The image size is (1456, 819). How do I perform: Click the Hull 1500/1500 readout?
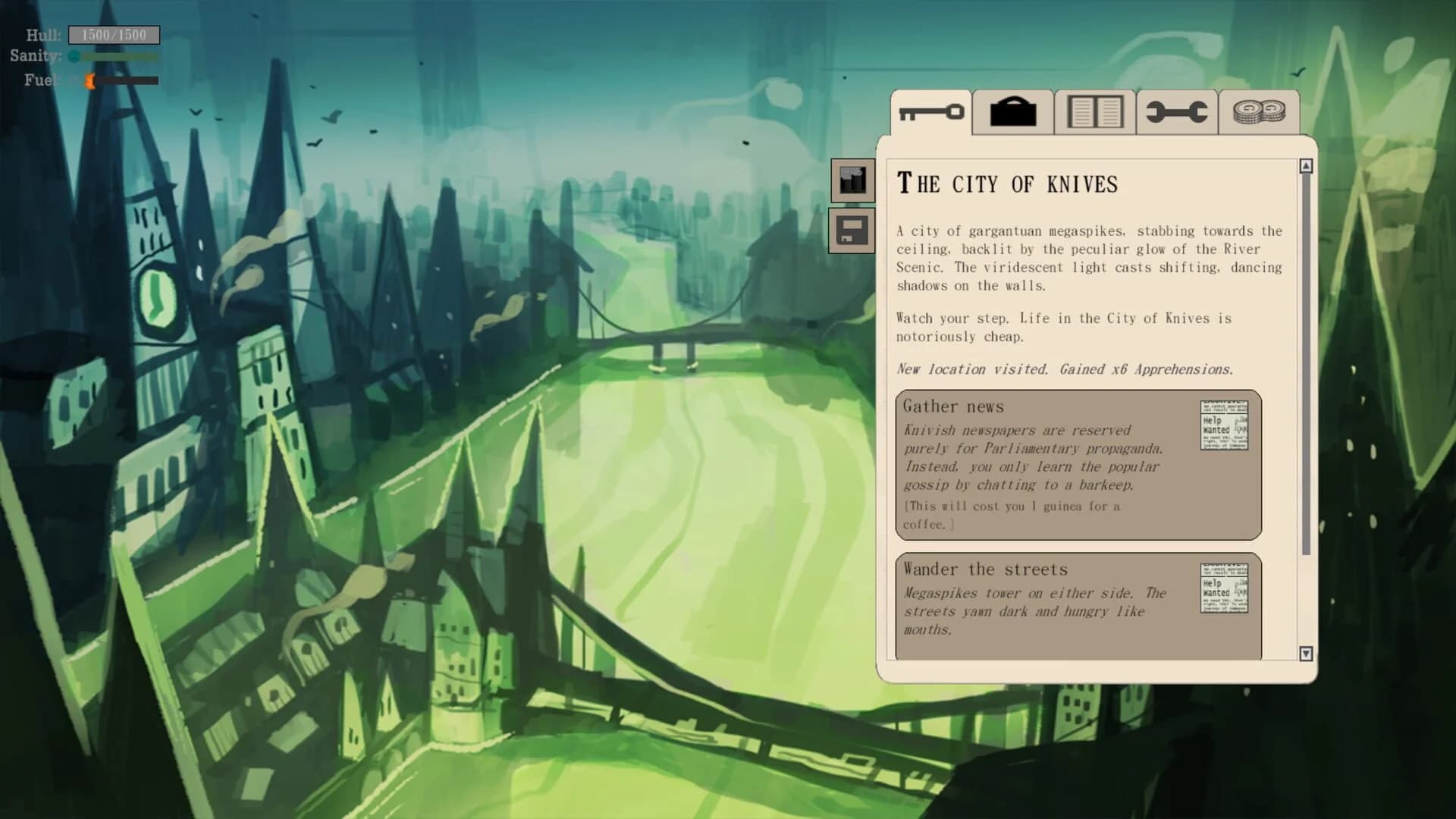point(114,34)
